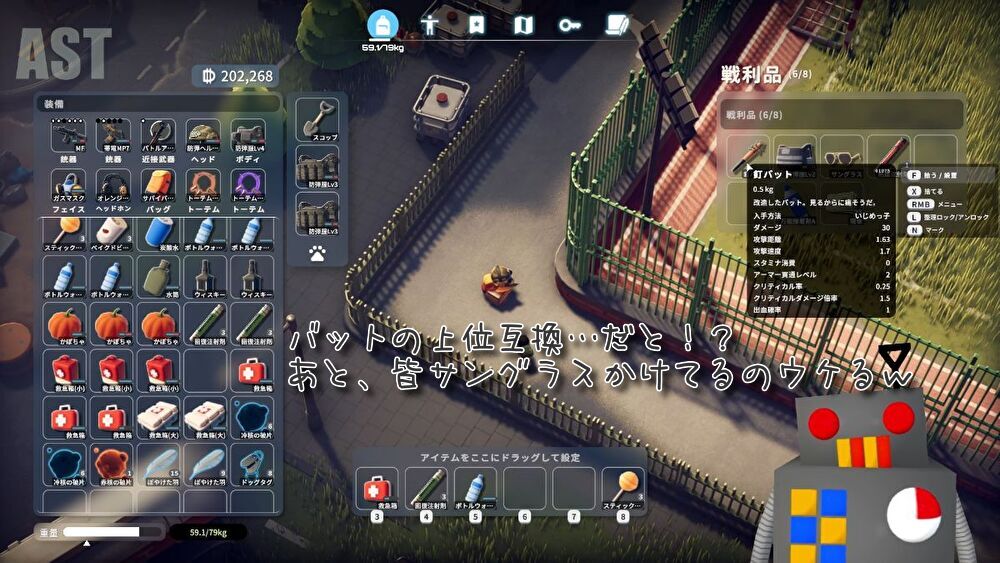Select the first-aid kit in hotbar slot 3
Viewport: 1000px width, 563px height.
(x=377, y=490)
